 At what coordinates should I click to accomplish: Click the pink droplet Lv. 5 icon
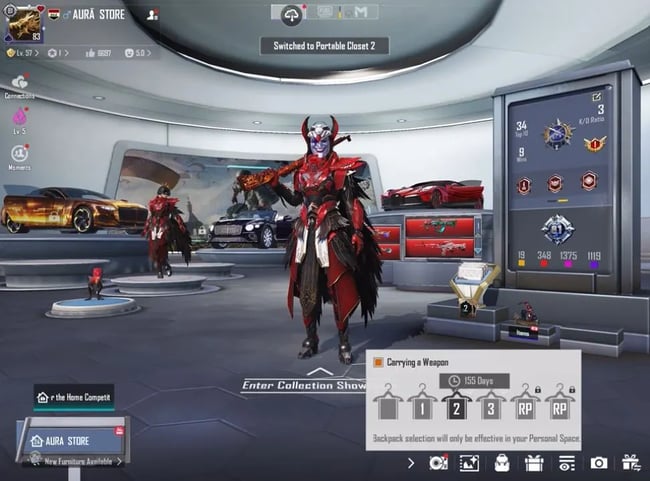[x=19, y=119]
